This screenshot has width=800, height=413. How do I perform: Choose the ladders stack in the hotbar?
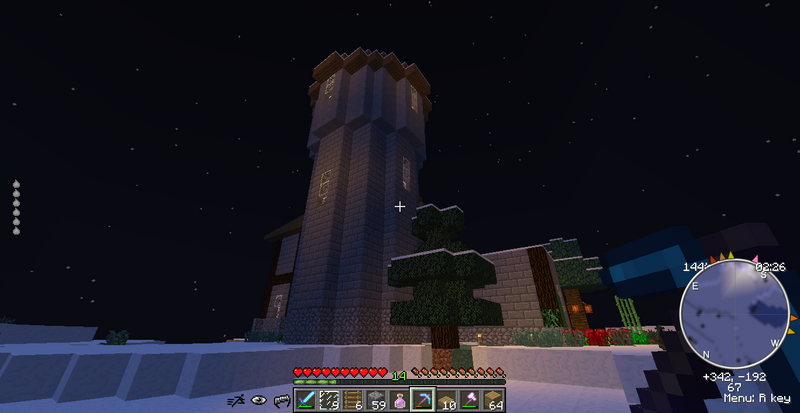(352, 399)
